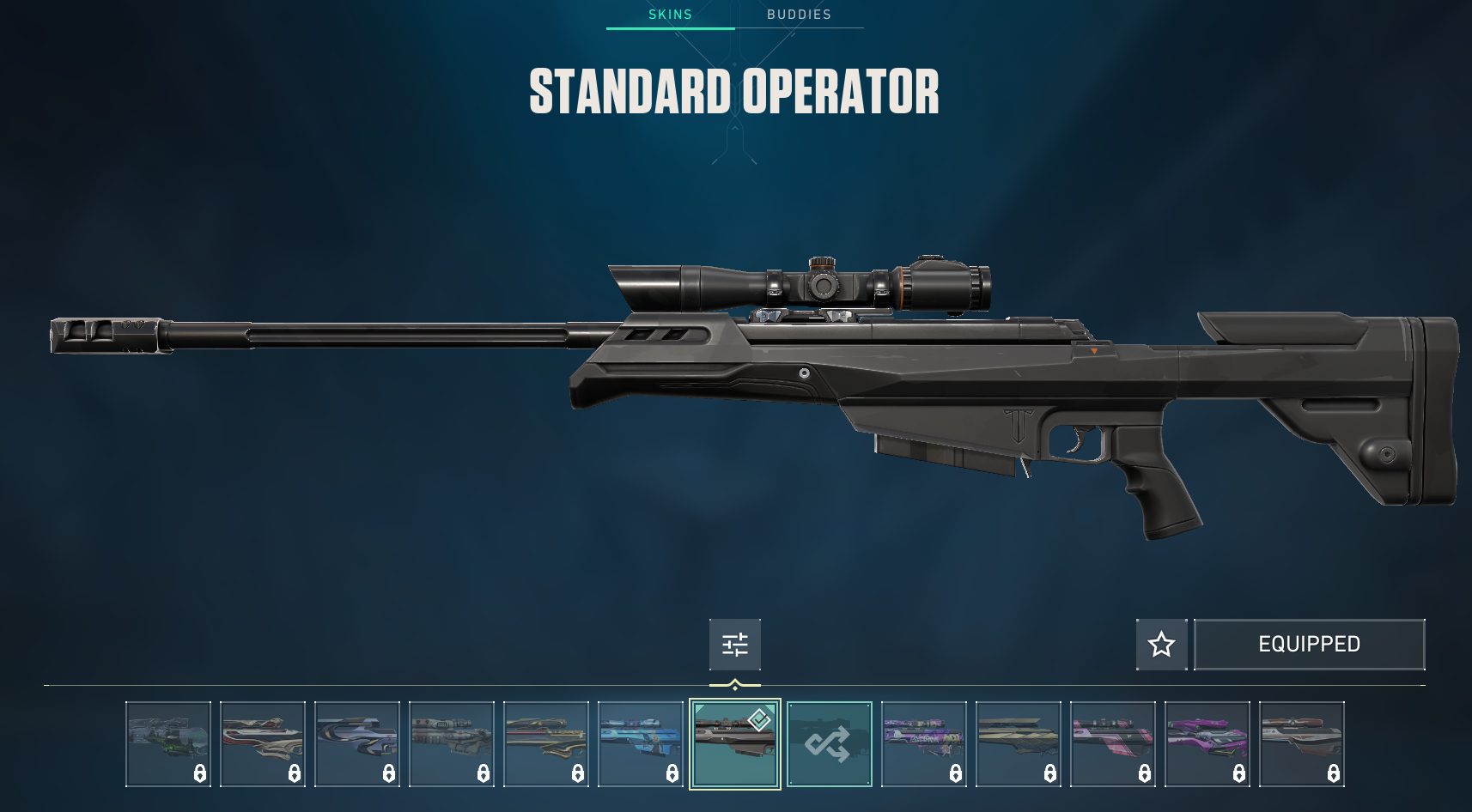Open the skin filter sliders button
Viewport: 1472px width, 812px height.
(x=735, y=645)
